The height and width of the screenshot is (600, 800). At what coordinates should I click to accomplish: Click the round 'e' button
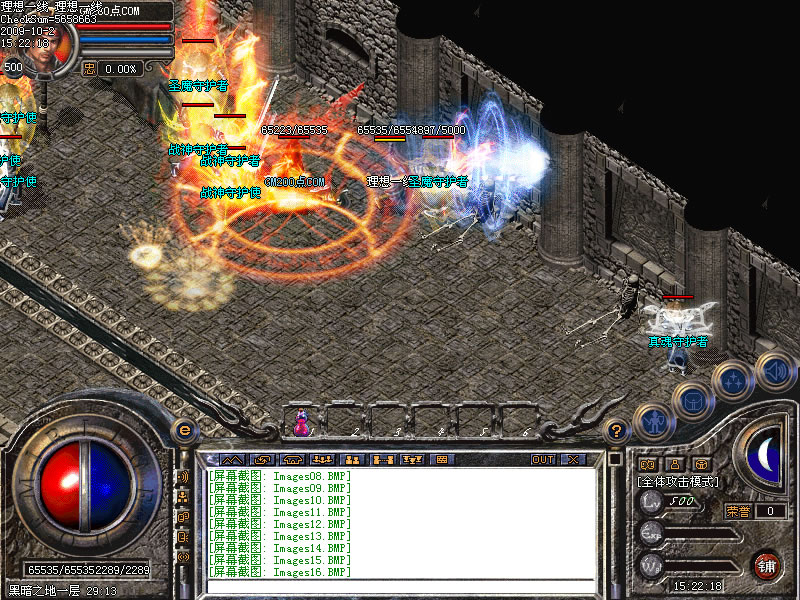[x=183, y=431]
